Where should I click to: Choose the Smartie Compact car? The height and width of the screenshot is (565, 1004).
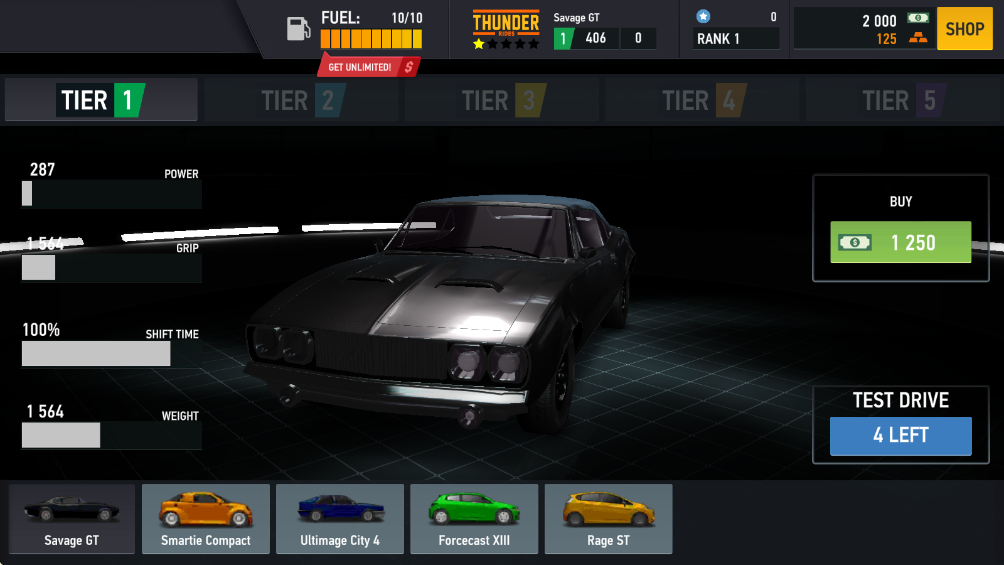pyautogui.click(x=206, y=519)
